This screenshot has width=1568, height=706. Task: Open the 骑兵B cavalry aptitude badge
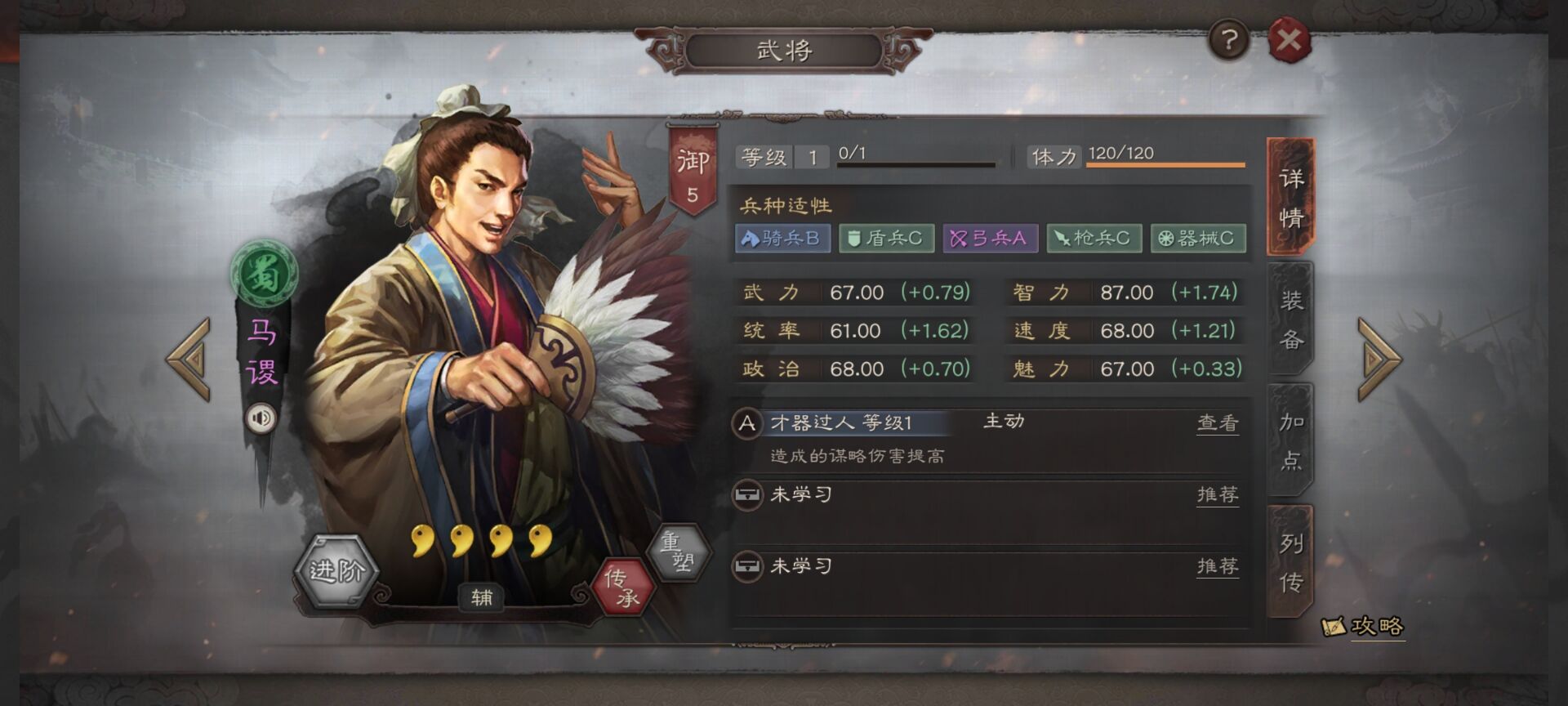coord(784,238)
